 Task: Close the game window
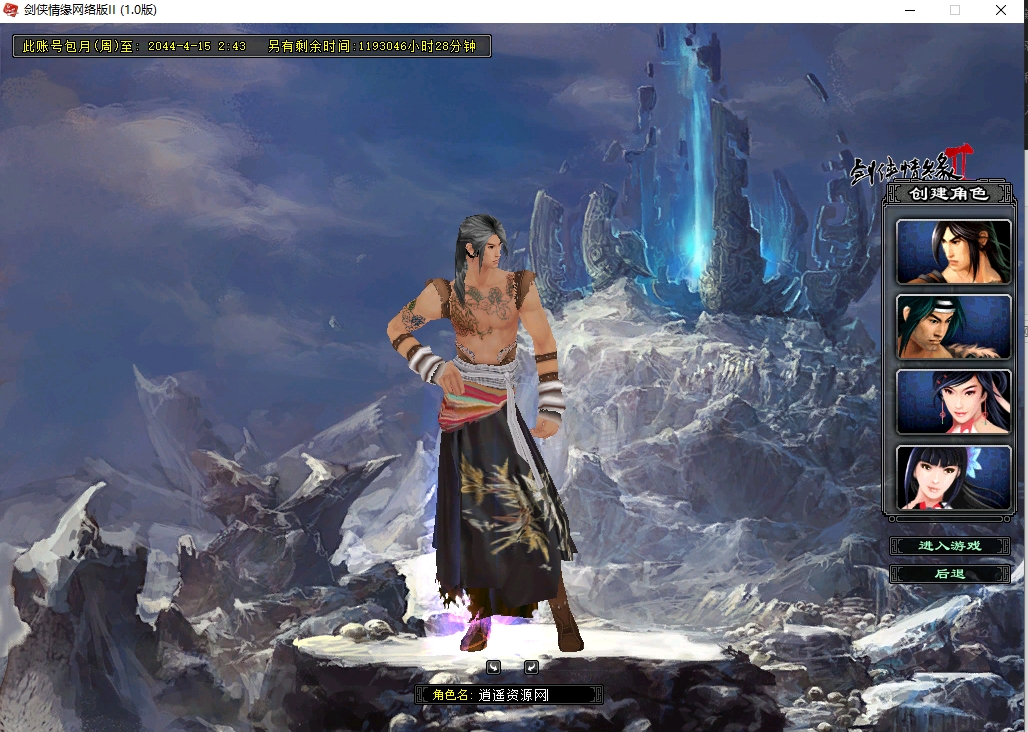(1000, 10)
